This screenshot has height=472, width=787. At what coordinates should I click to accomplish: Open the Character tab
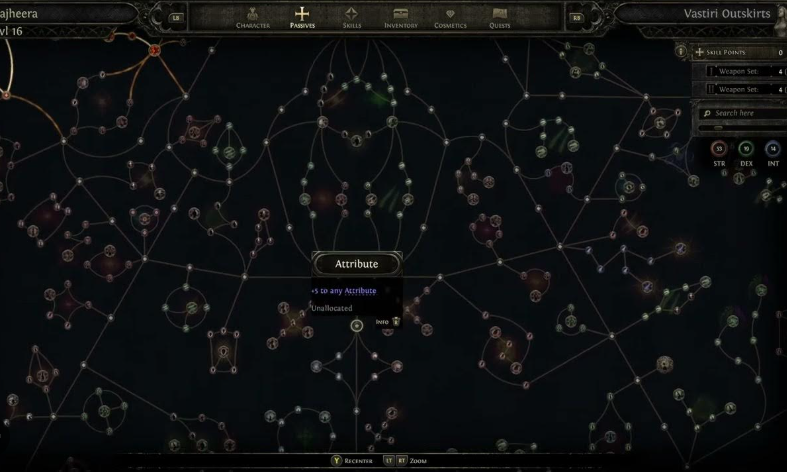tap(252, 17)
